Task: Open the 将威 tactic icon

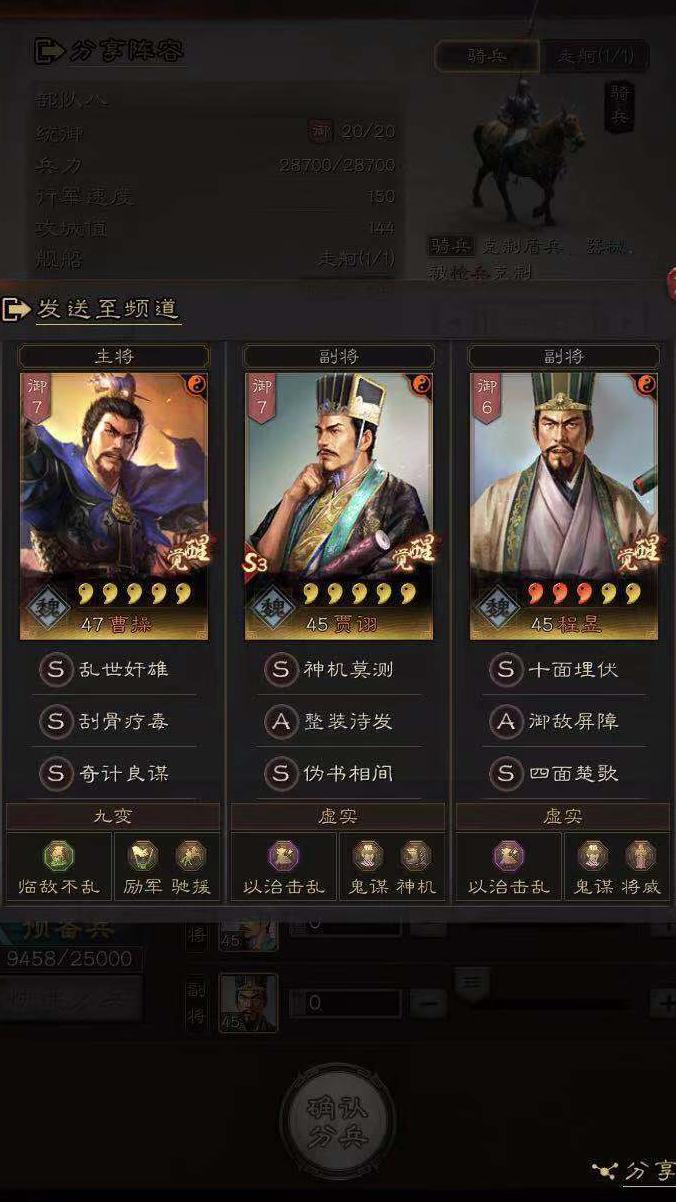Action: pyautogui.click(x=640, y=857)
